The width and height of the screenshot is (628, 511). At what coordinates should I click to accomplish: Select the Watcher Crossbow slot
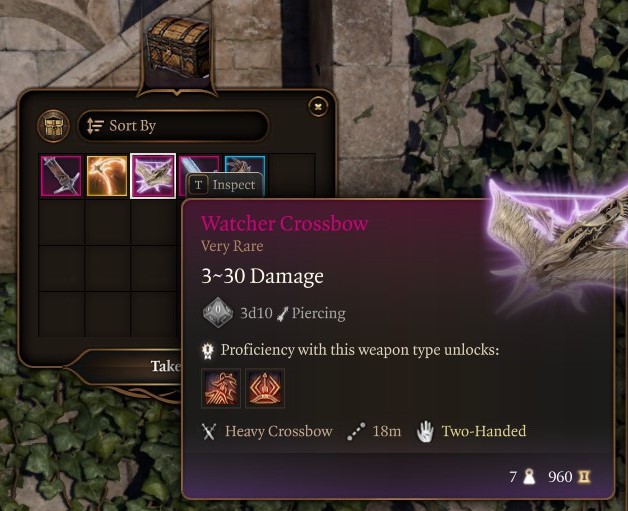coord(153,176)
